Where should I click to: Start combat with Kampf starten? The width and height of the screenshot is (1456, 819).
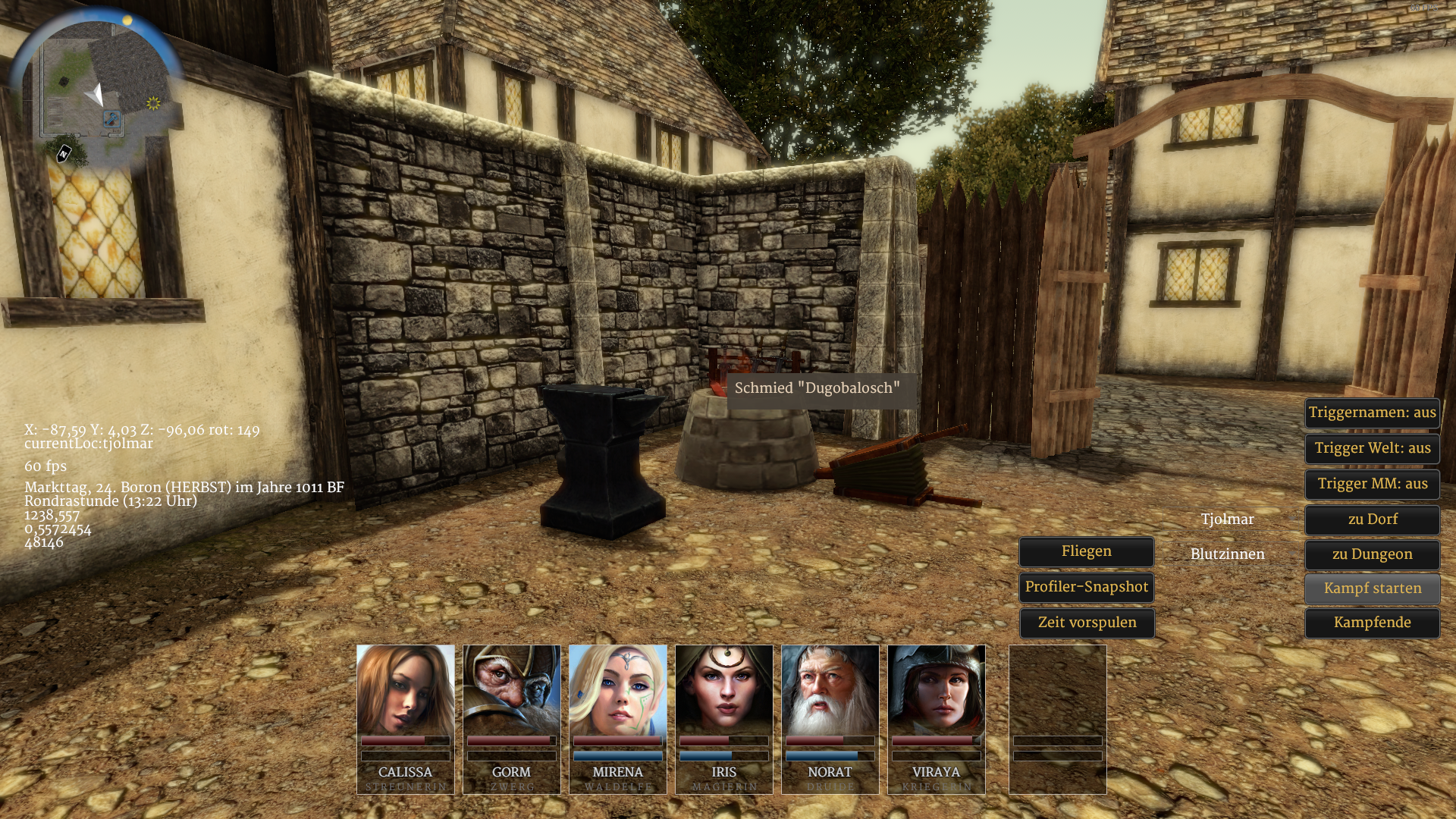[x=1372, y=588]
